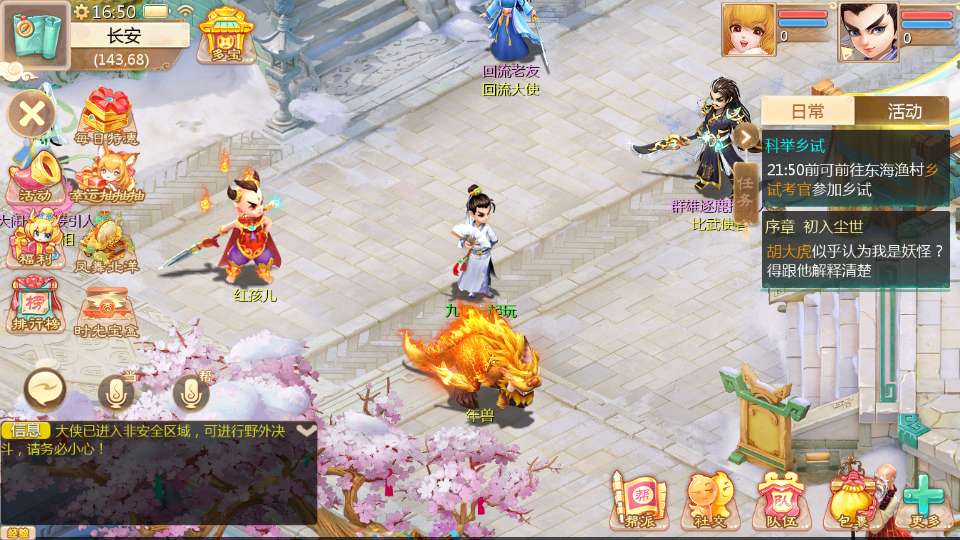This screenshot has width=960, height=540.
Task: Select the 科举乡试 quest entry
Action: coord(855,167)
